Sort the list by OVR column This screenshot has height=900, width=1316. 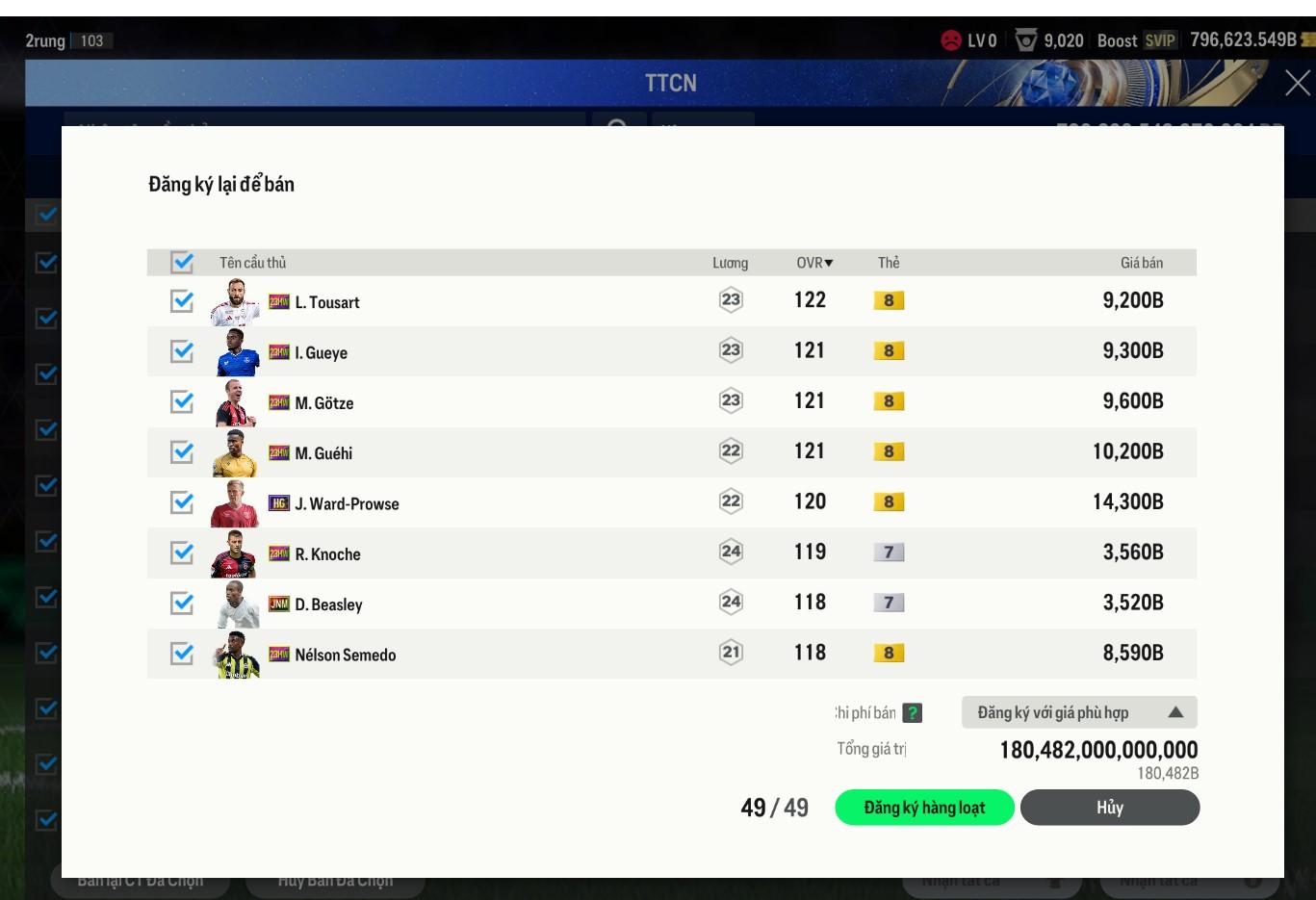pyautogui.click(x=814, y=263)
